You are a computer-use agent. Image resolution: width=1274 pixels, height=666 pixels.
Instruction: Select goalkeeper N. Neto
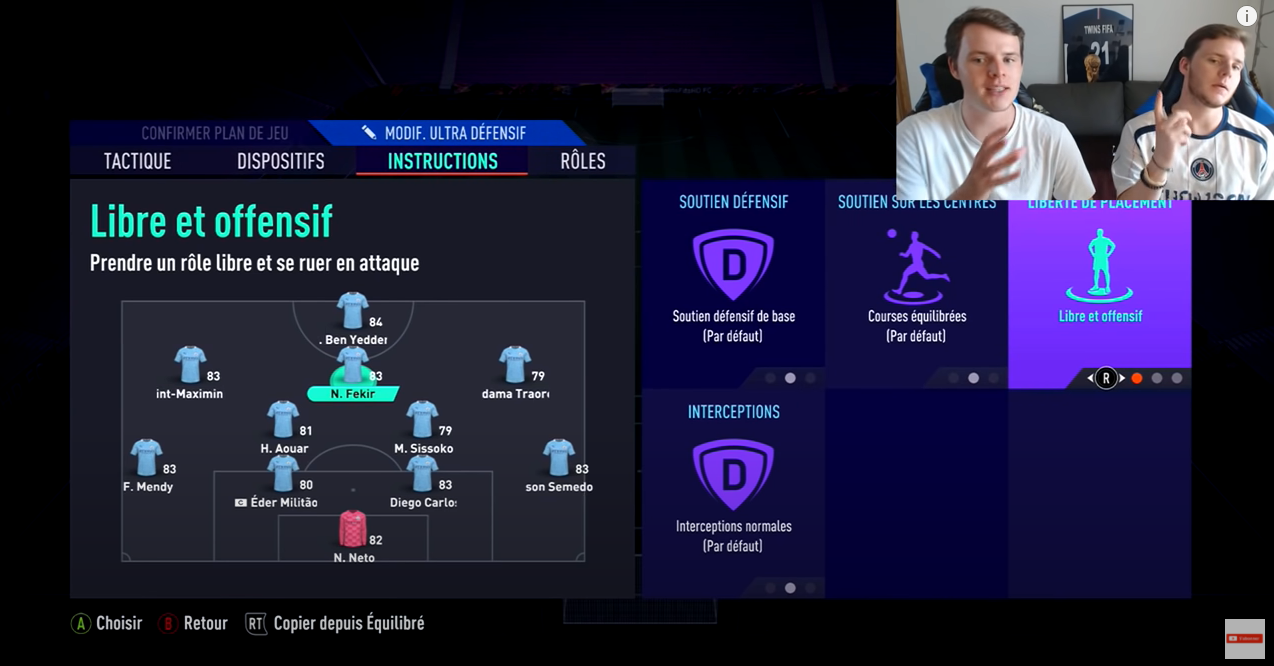pos(353,530)
